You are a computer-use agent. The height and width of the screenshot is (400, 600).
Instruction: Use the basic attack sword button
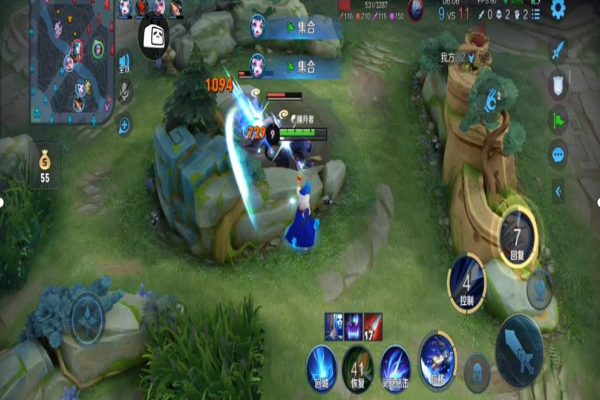coord(520,349)
